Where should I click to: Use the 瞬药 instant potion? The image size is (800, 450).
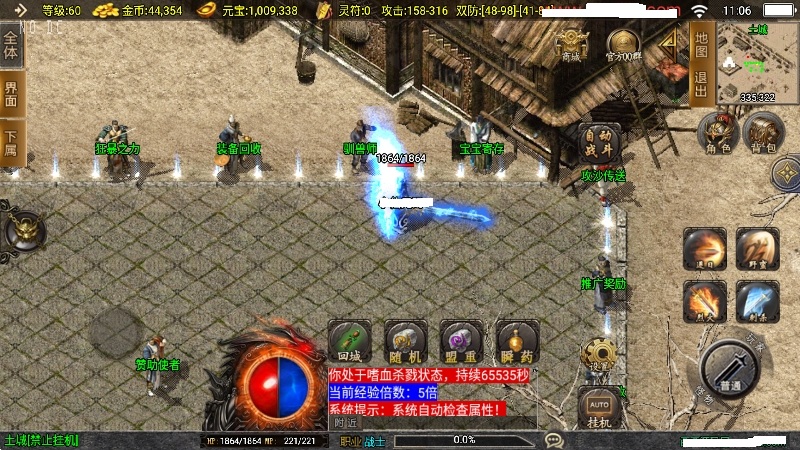[517, 342]
